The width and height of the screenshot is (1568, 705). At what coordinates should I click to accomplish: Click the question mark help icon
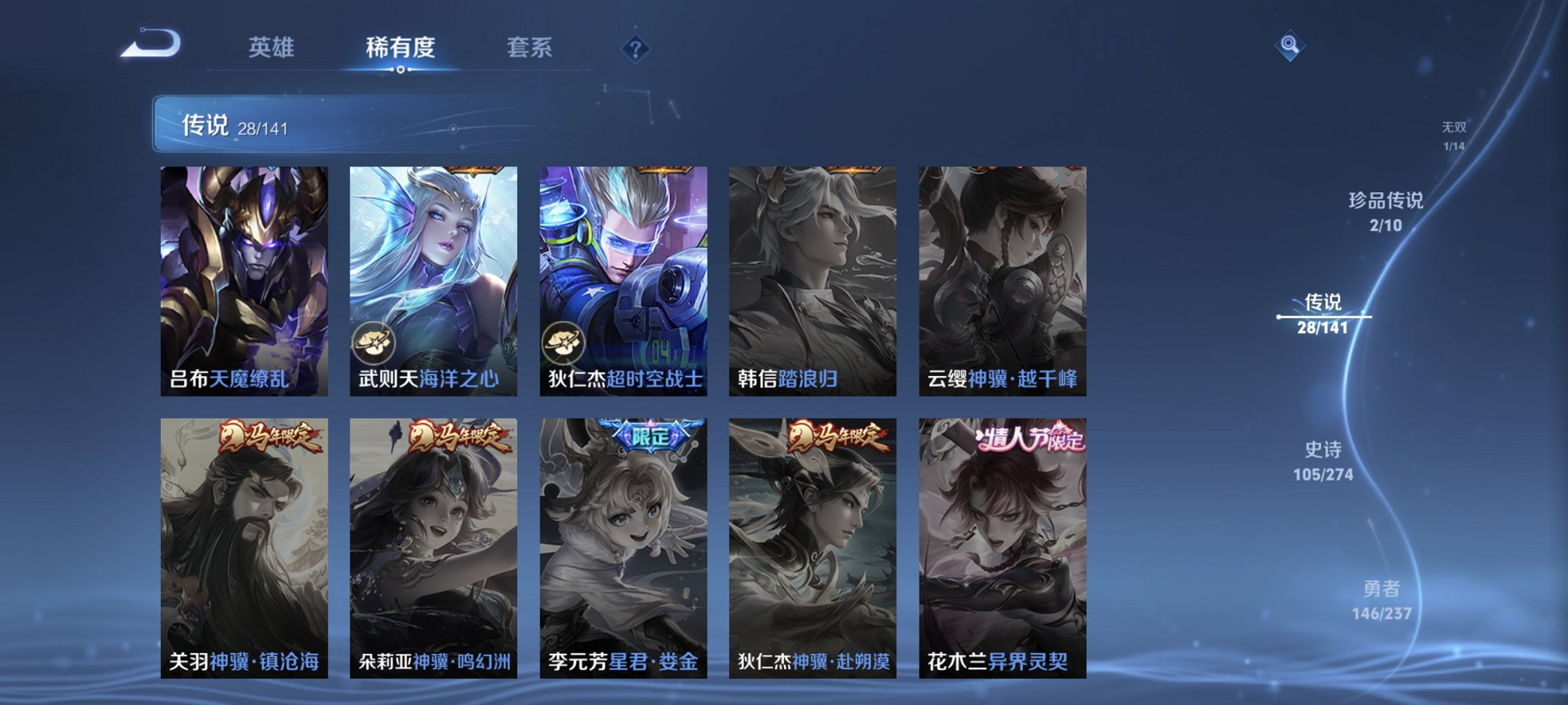[636, 49]
